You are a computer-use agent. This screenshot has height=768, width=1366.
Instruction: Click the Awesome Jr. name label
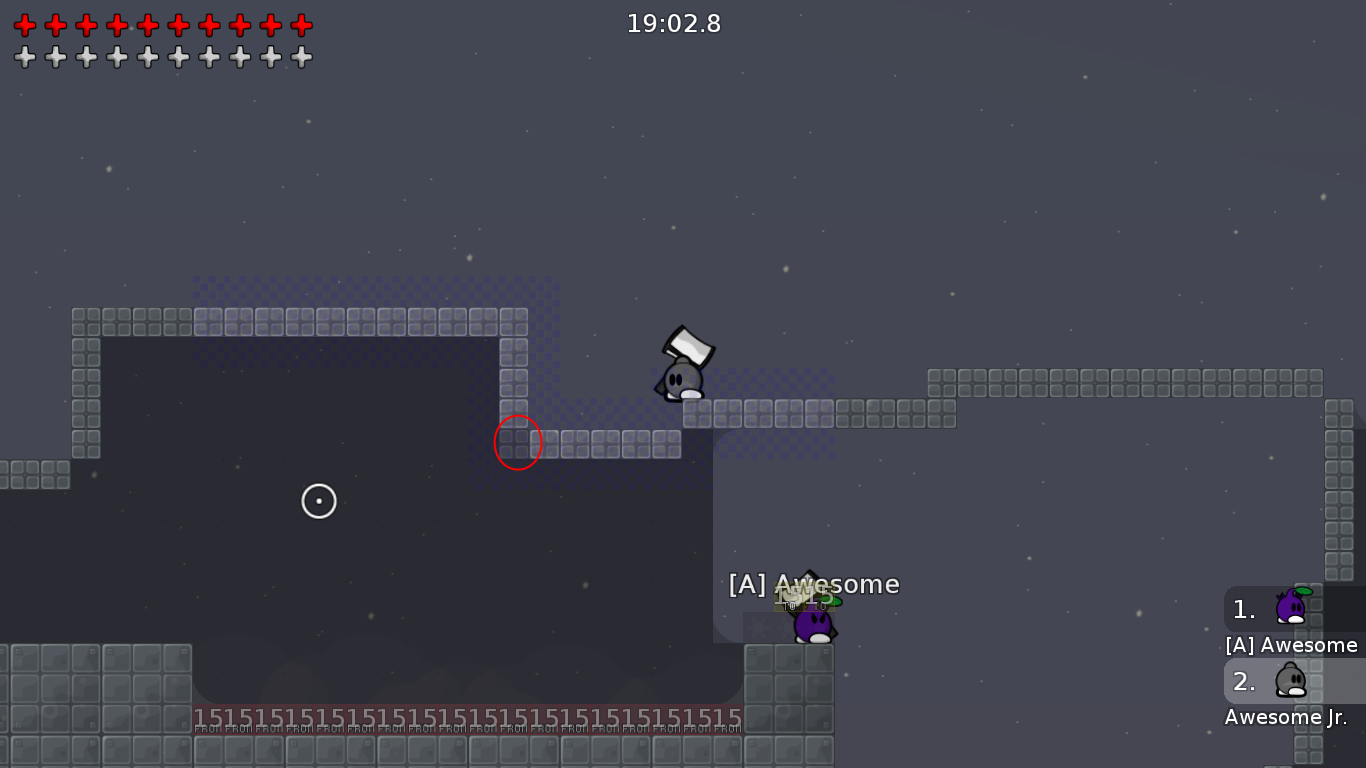pyautogui.click(x=1284, y=717)
